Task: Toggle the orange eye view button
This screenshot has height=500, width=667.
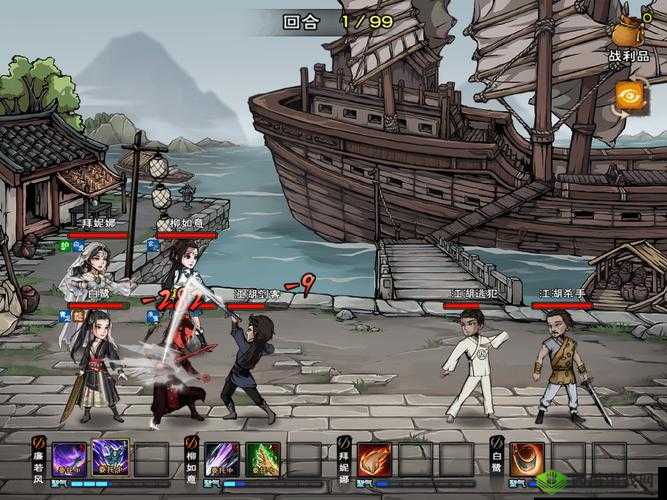Action: tap(631, 97)
